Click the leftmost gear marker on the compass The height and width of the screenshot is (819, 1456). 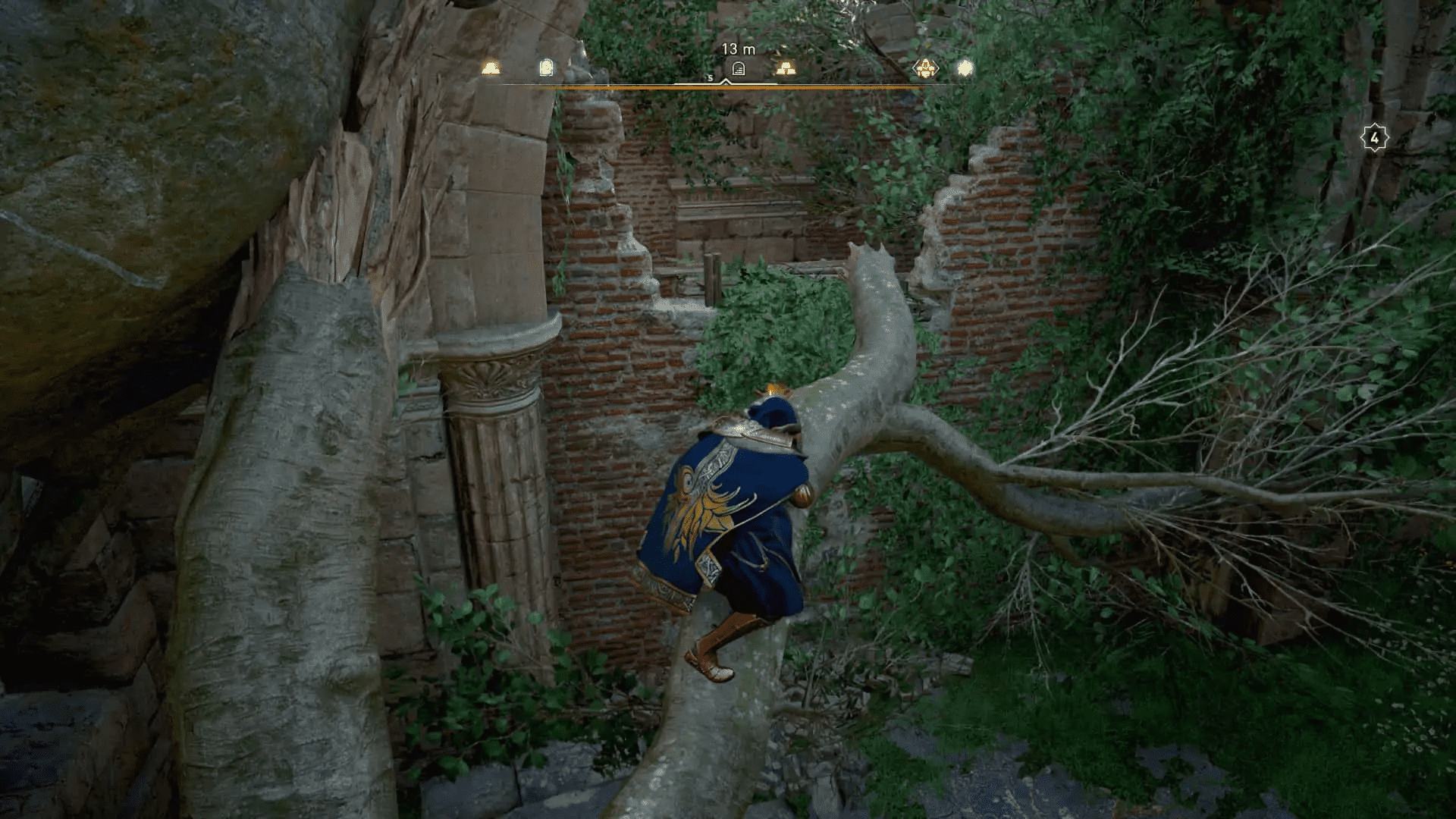[489, 68]
